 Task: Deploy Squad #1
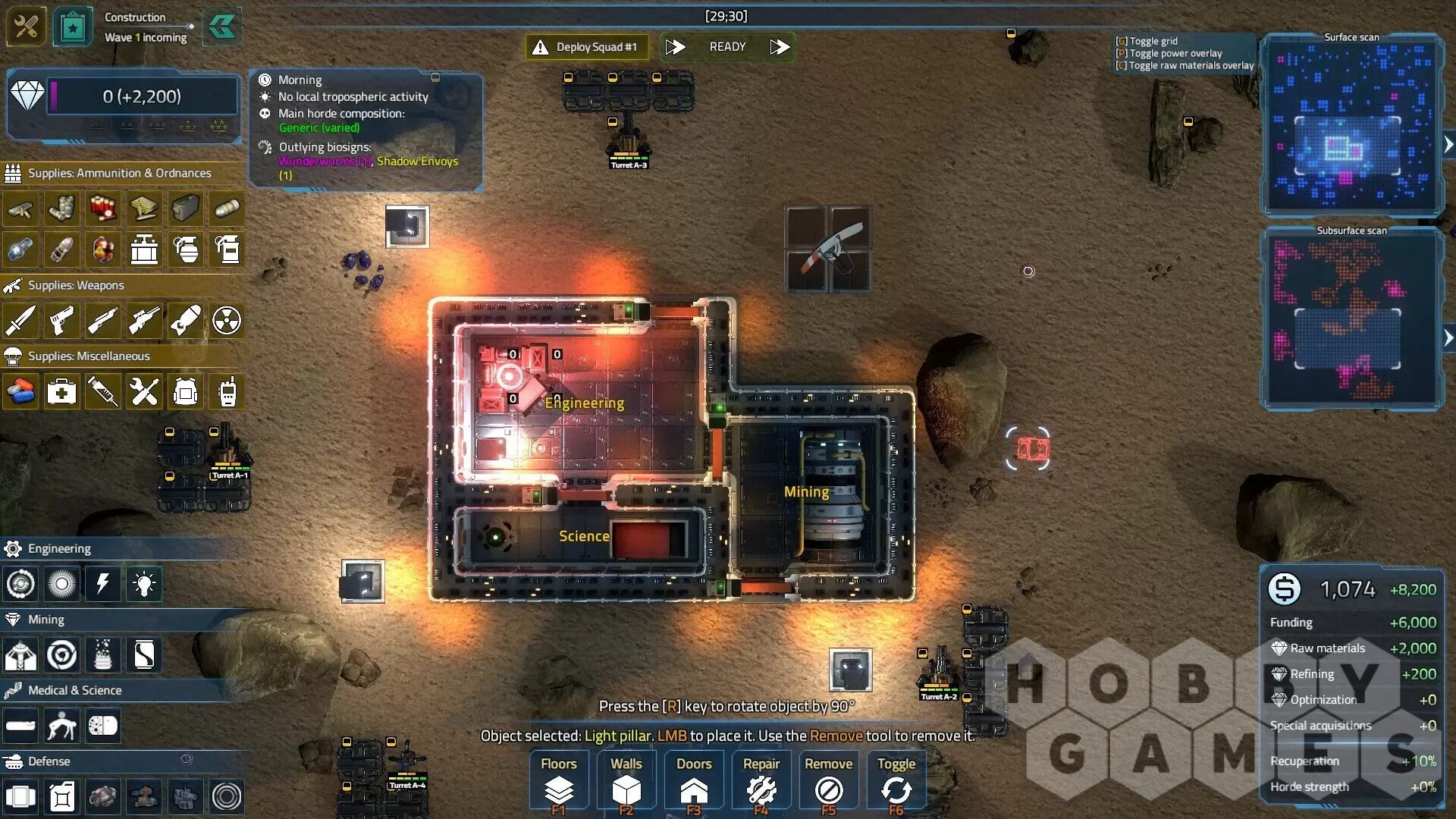pos(587,47)
